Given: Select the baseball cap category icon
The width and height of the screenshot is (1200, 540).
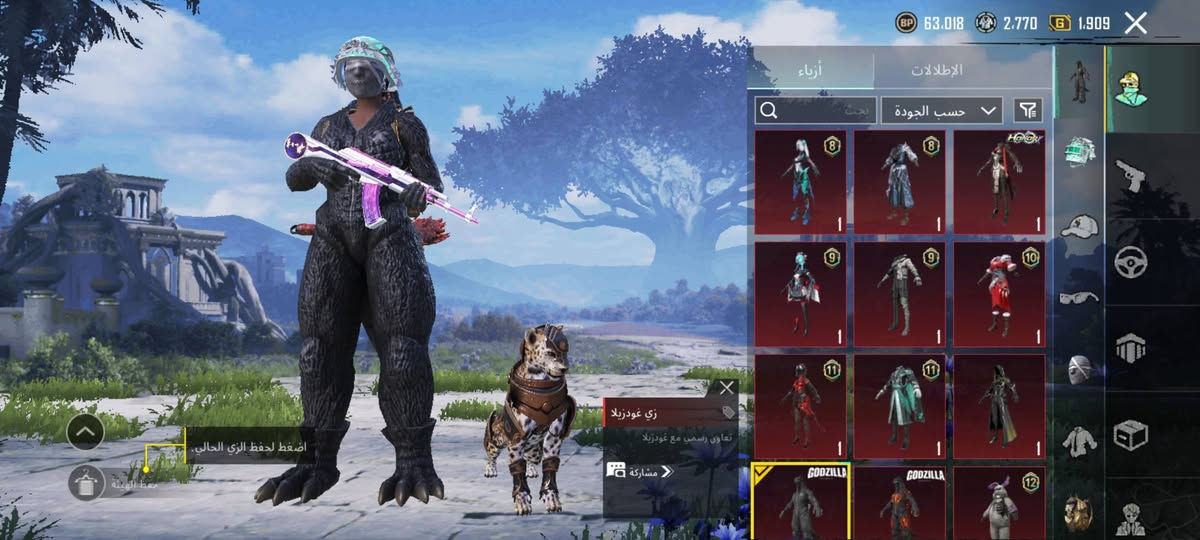Looking at the screenshot, I should click(1078, 226).
